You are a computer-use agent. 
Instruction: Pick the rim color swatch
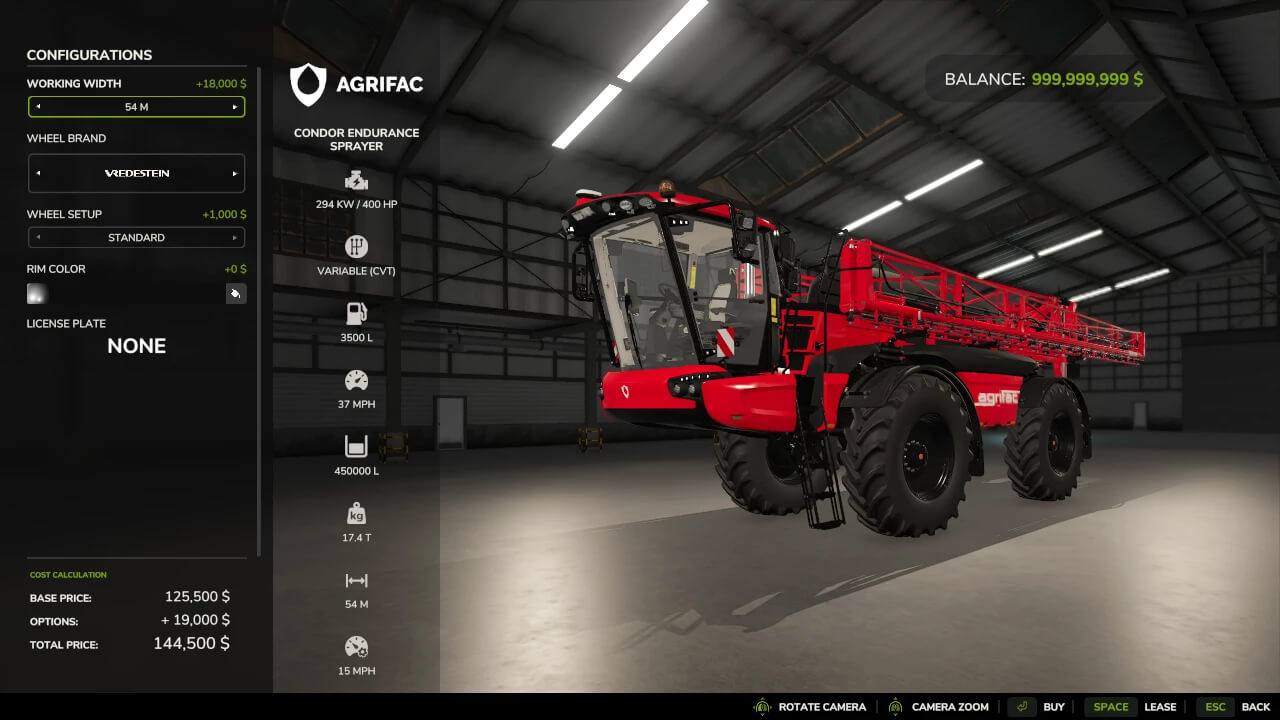[37, 294]
